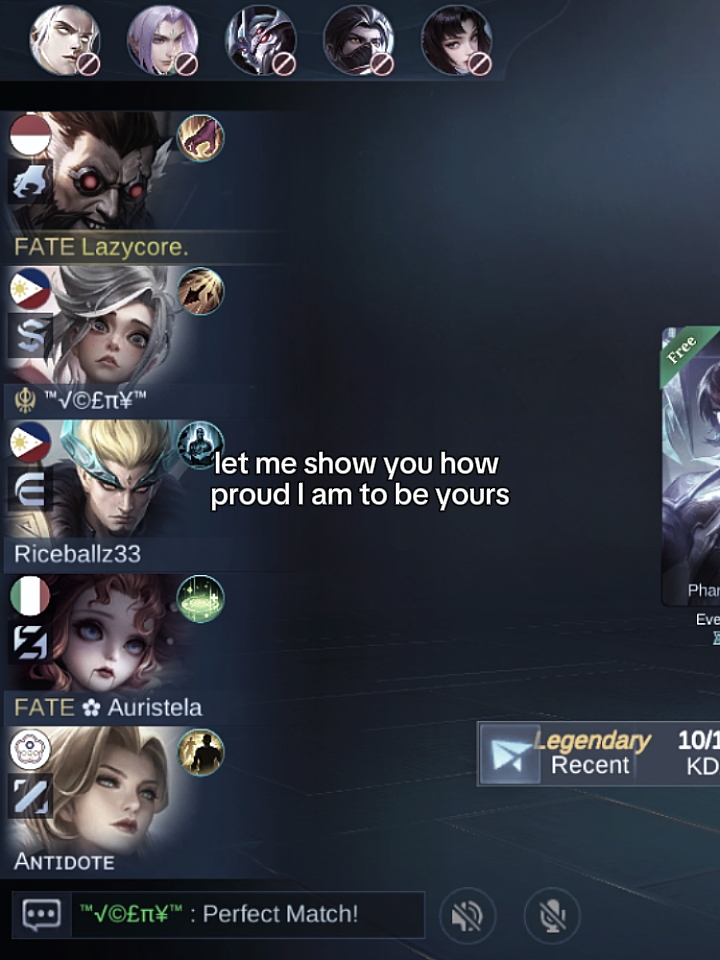Choose the Free hero card
The height and width of the screenshot is (960, 720).
(692, 470)
